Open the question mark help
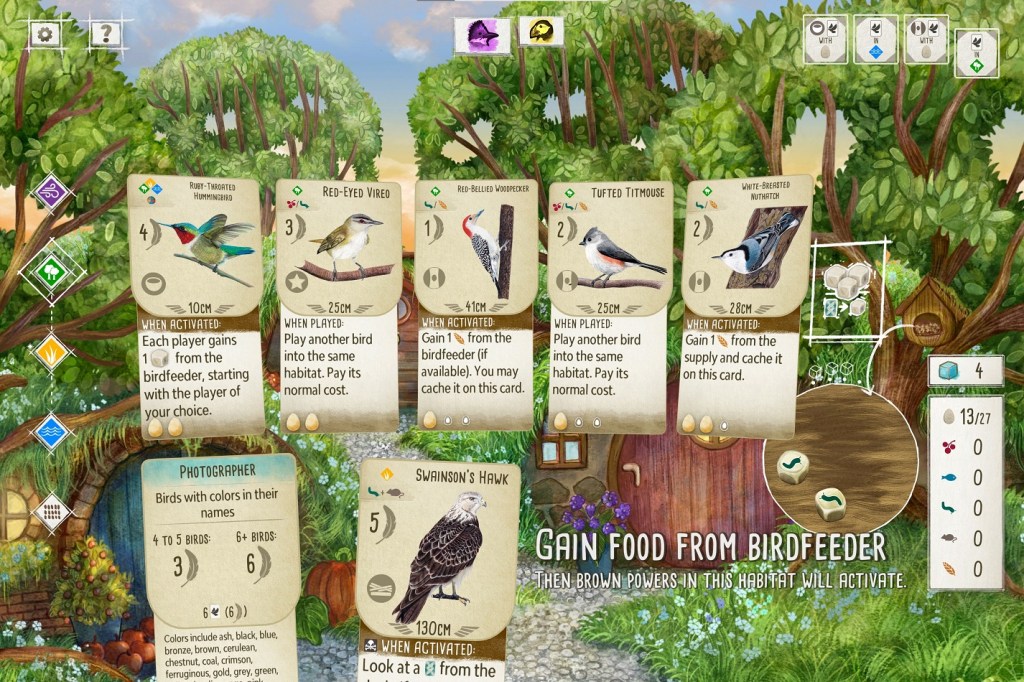The height and width of the screenshot is (682, 1024). click(105, 34)
